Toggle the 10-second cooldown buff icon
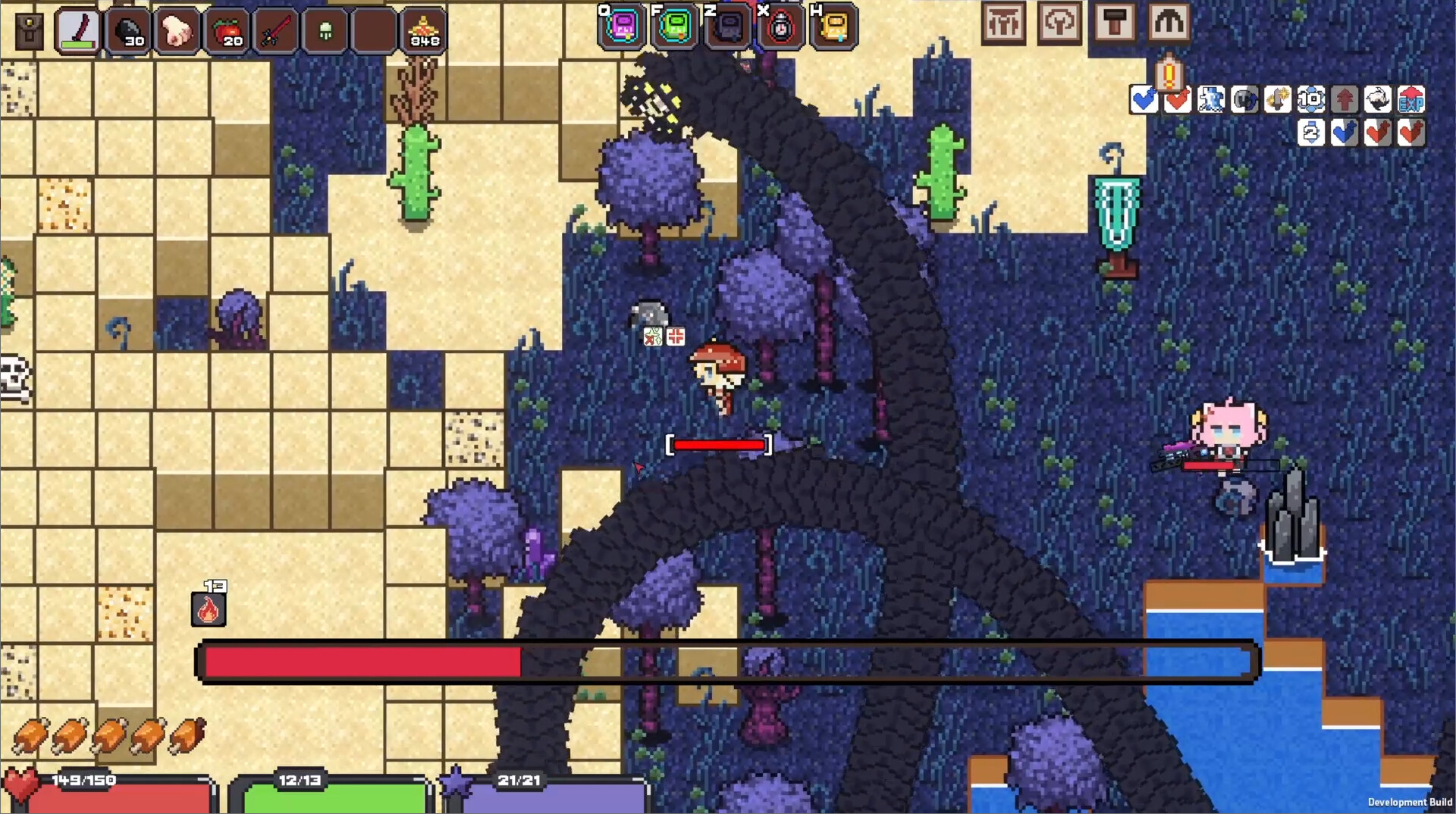 coord(1311,99)
